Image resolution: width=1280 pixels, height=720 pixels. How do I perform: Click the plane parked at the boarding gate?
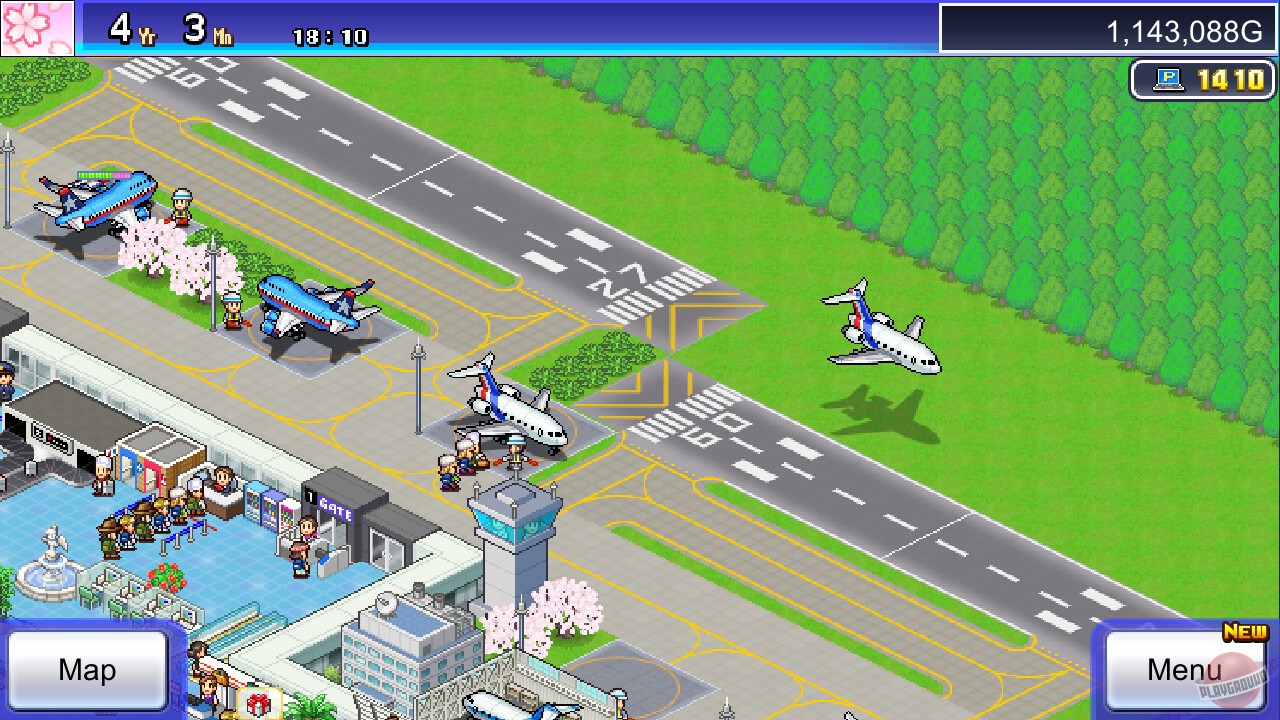pyautogui.click(x=510, y=410)
